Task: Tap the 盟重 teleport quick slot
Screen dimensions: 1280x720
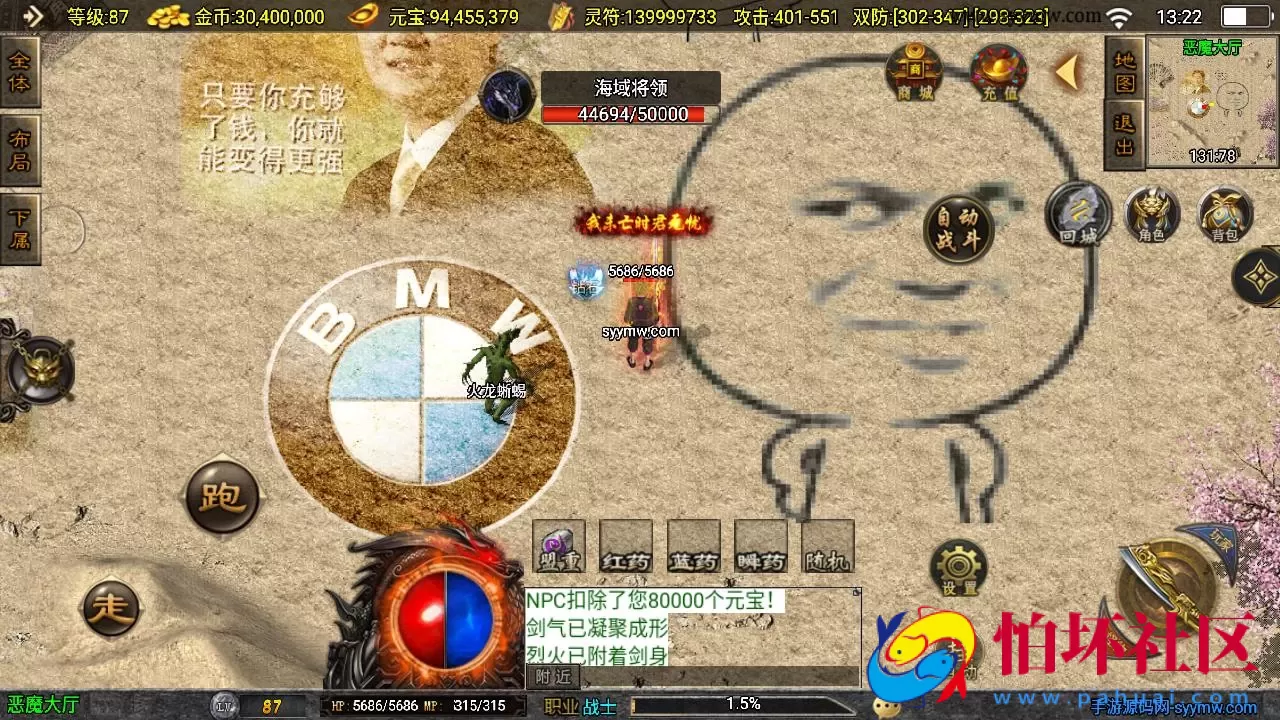Action: point(557,547)
